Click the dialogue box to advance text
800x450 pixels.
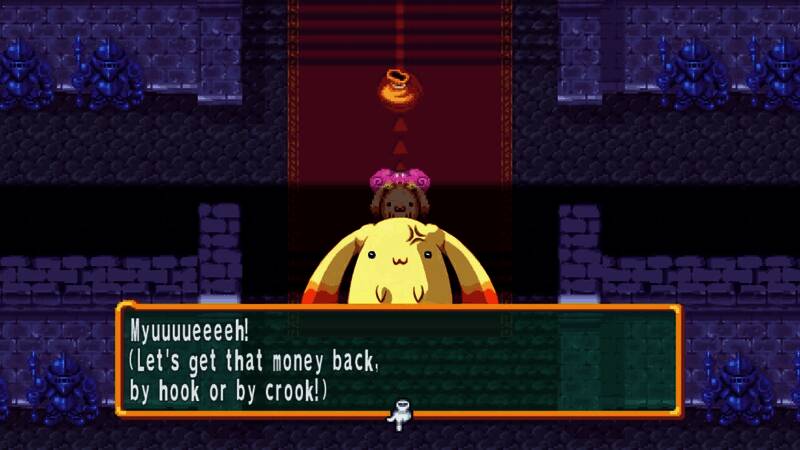pos(398,358)
